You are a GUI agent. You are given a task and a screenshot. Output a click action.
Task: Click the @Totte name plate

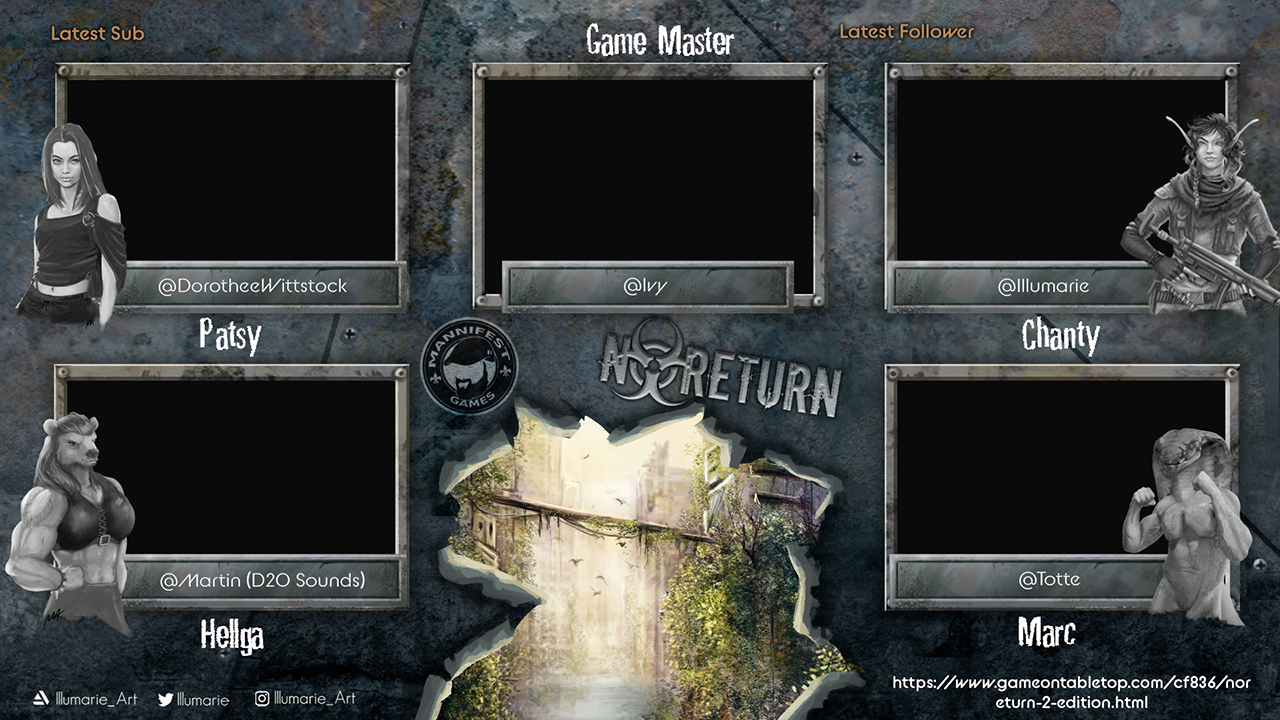[x=1049, y=579]
